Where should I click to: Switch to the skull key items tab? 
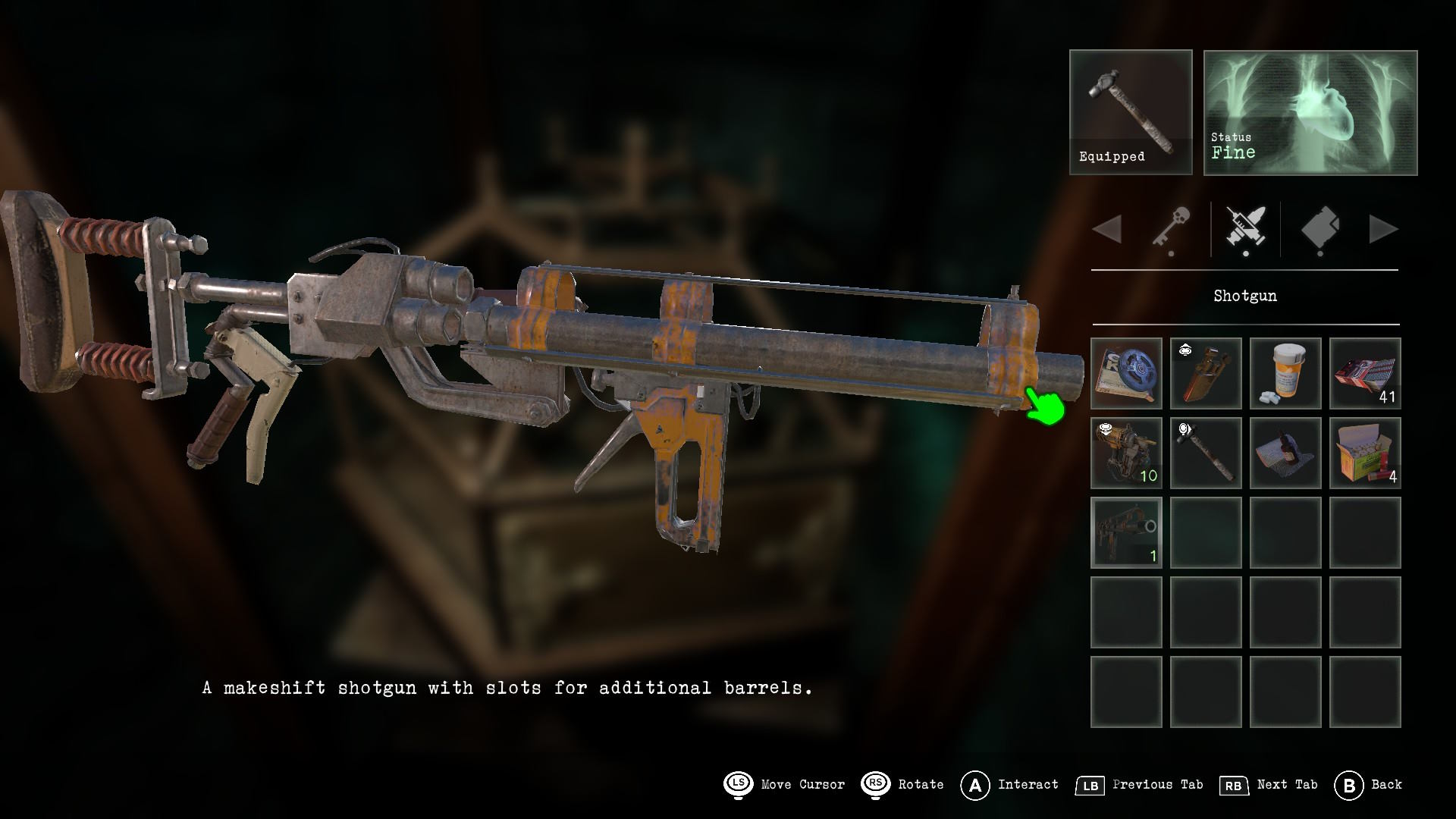[1171, 229]
